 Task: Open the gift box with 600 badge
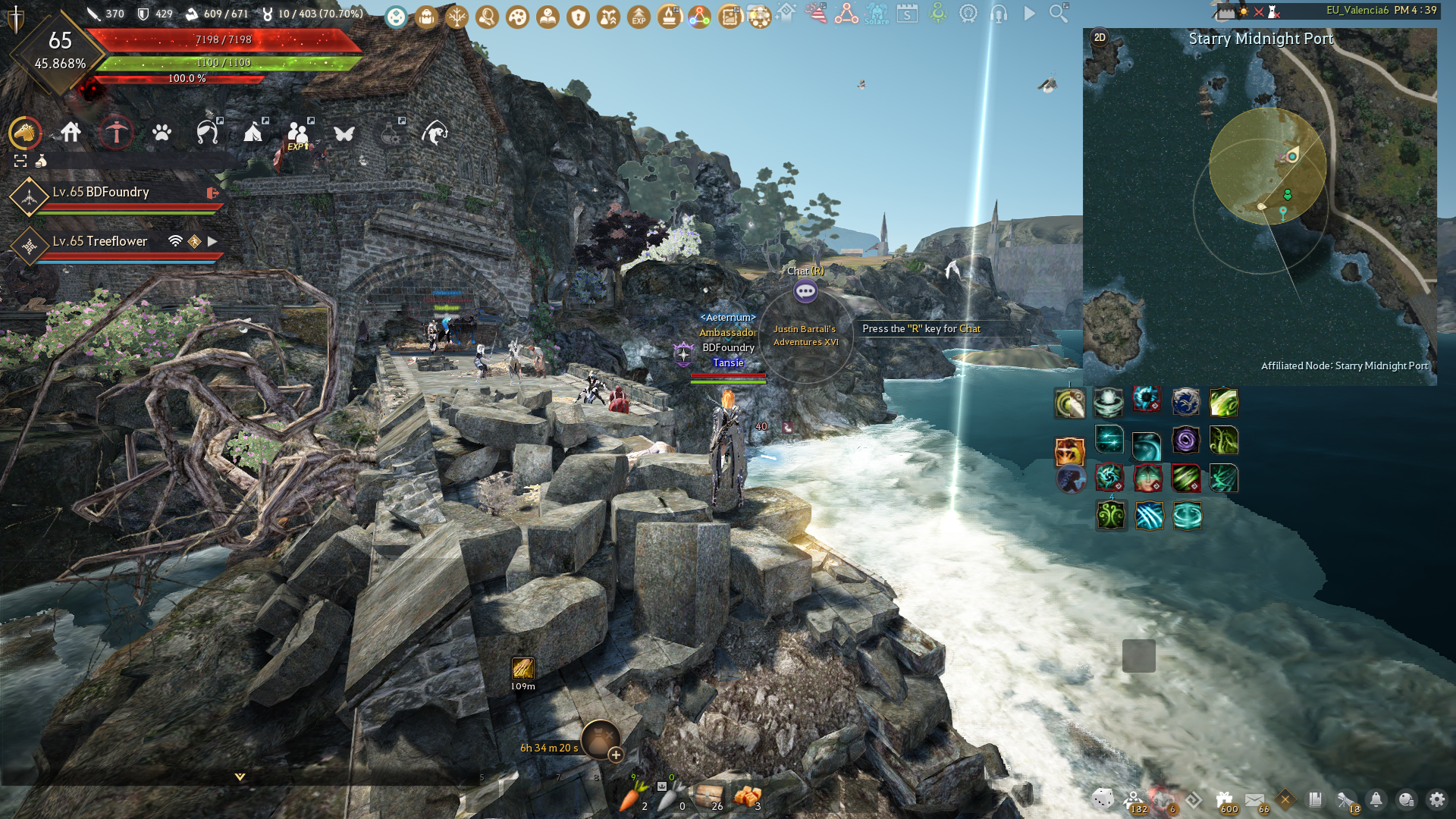1224,799
